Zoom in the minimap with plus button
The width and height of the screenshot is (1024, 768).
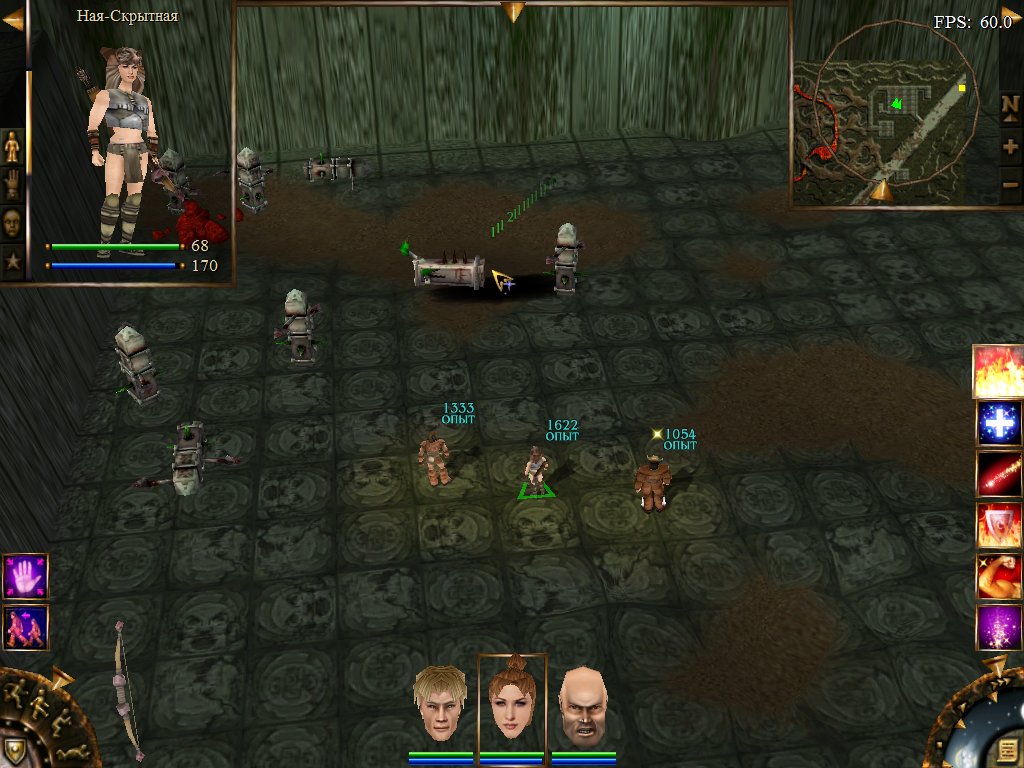pos(1010,146)
